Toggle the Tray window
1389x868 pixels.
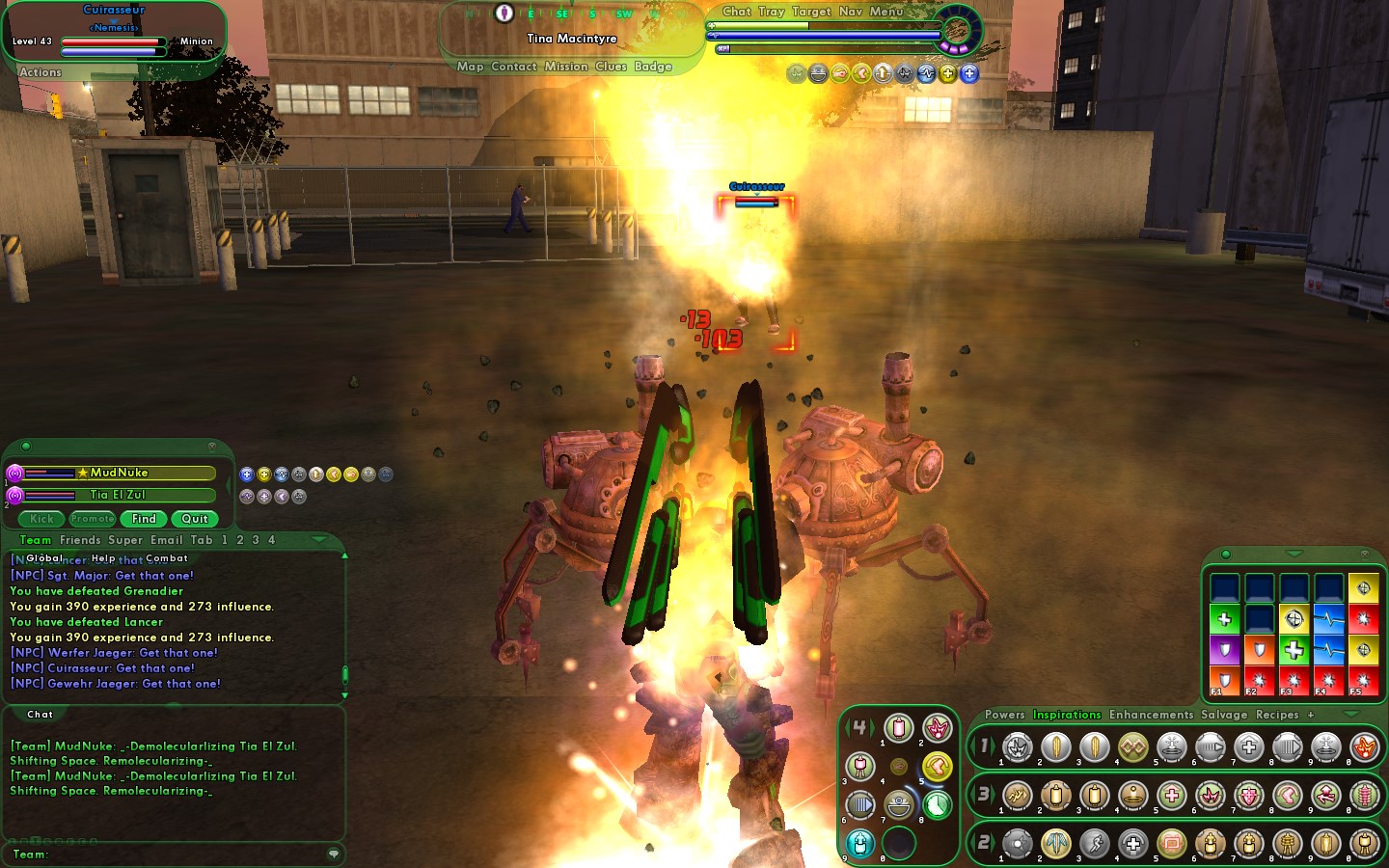coord(771,12)
